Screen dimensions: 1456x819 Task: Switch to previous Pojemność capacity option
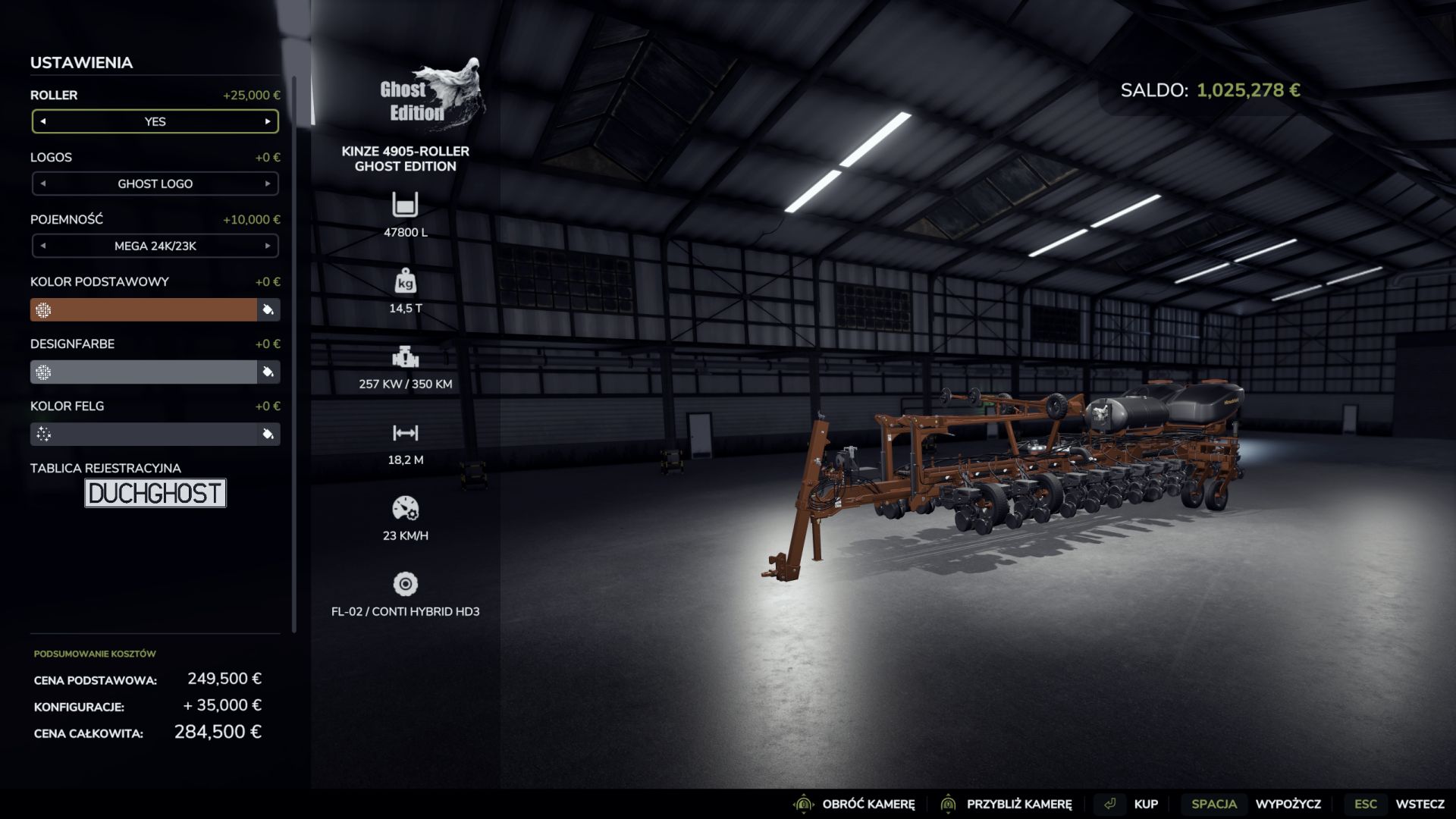point(43,246)
